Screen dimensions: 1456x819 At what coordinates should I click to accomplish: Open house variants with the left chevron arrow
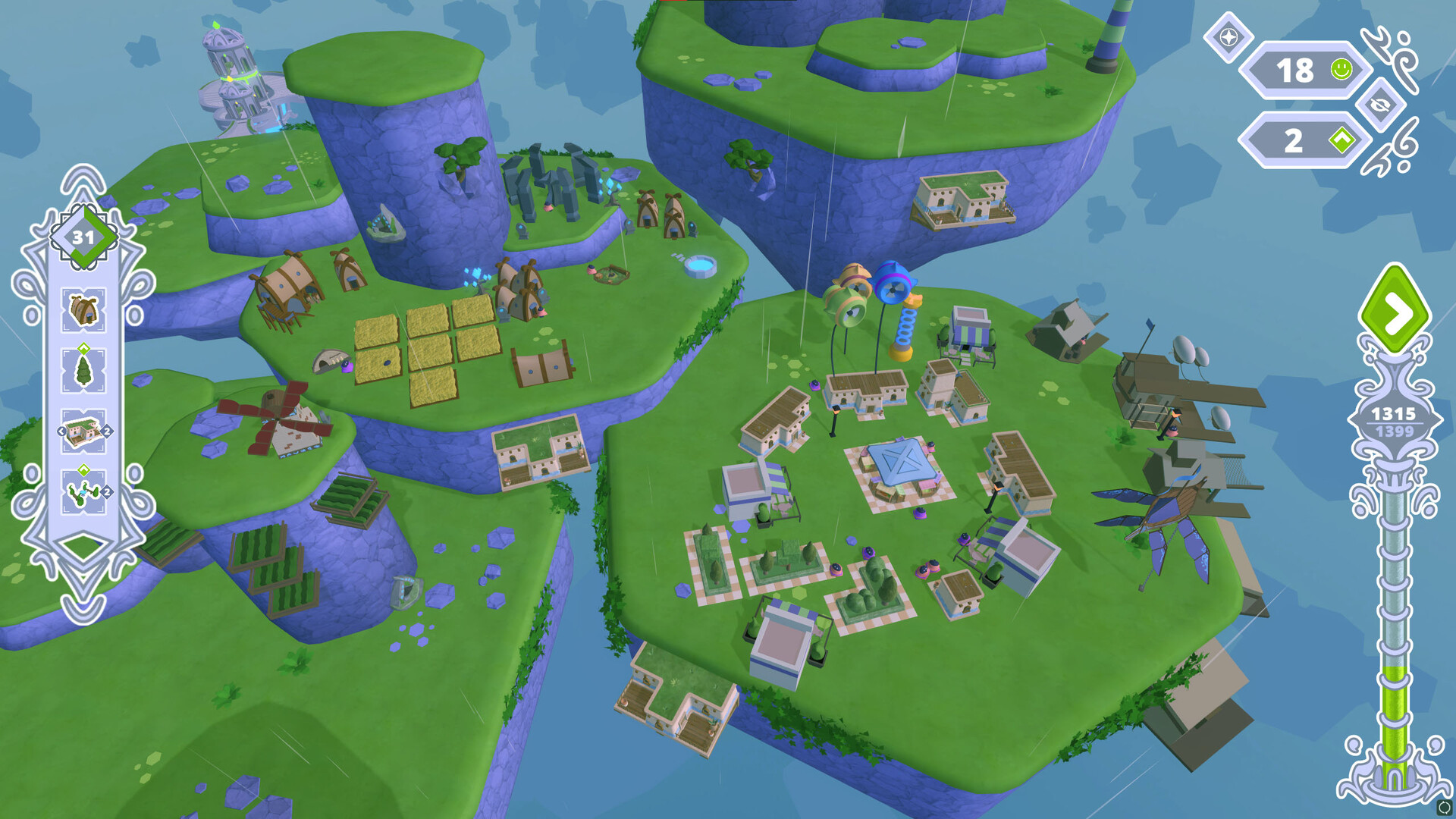[x=61, y=430]
